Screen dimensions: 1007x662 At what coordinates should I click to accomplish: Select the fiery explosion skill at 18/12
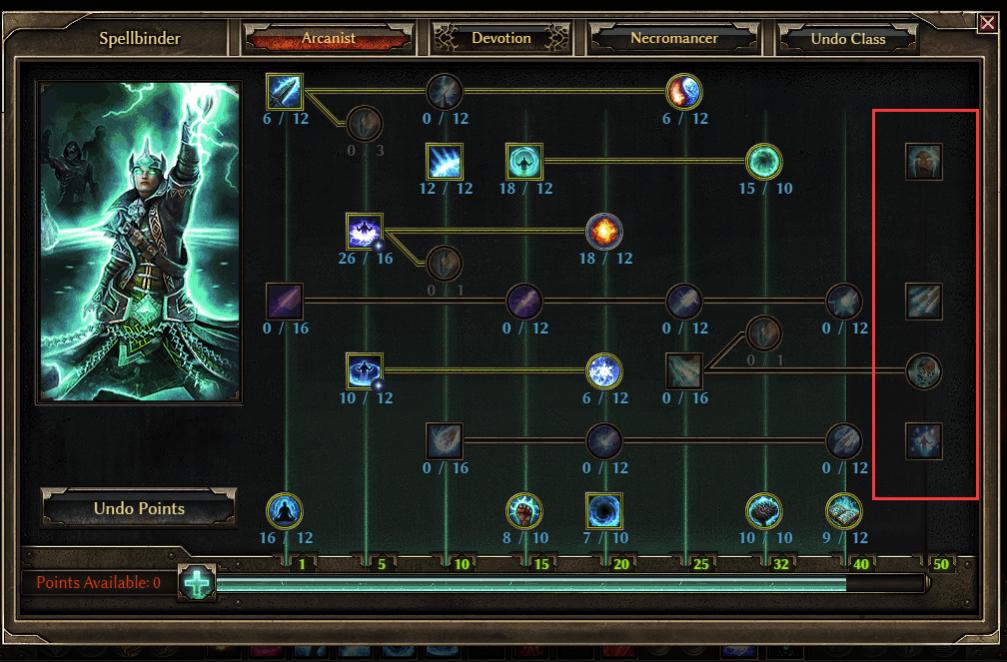604,231
